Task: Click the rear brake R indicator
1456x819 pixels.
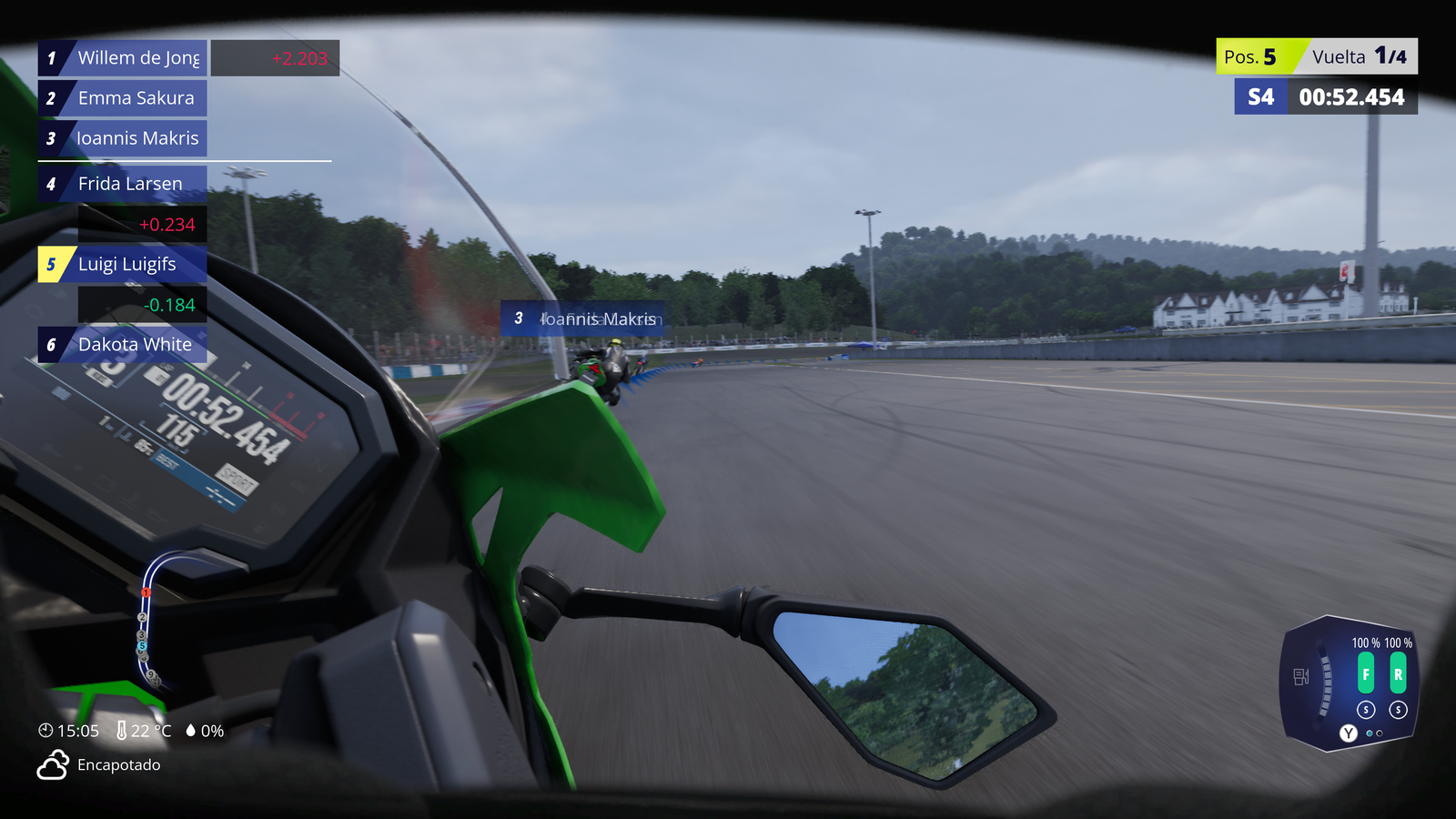Action: [x=1399, y=673]
